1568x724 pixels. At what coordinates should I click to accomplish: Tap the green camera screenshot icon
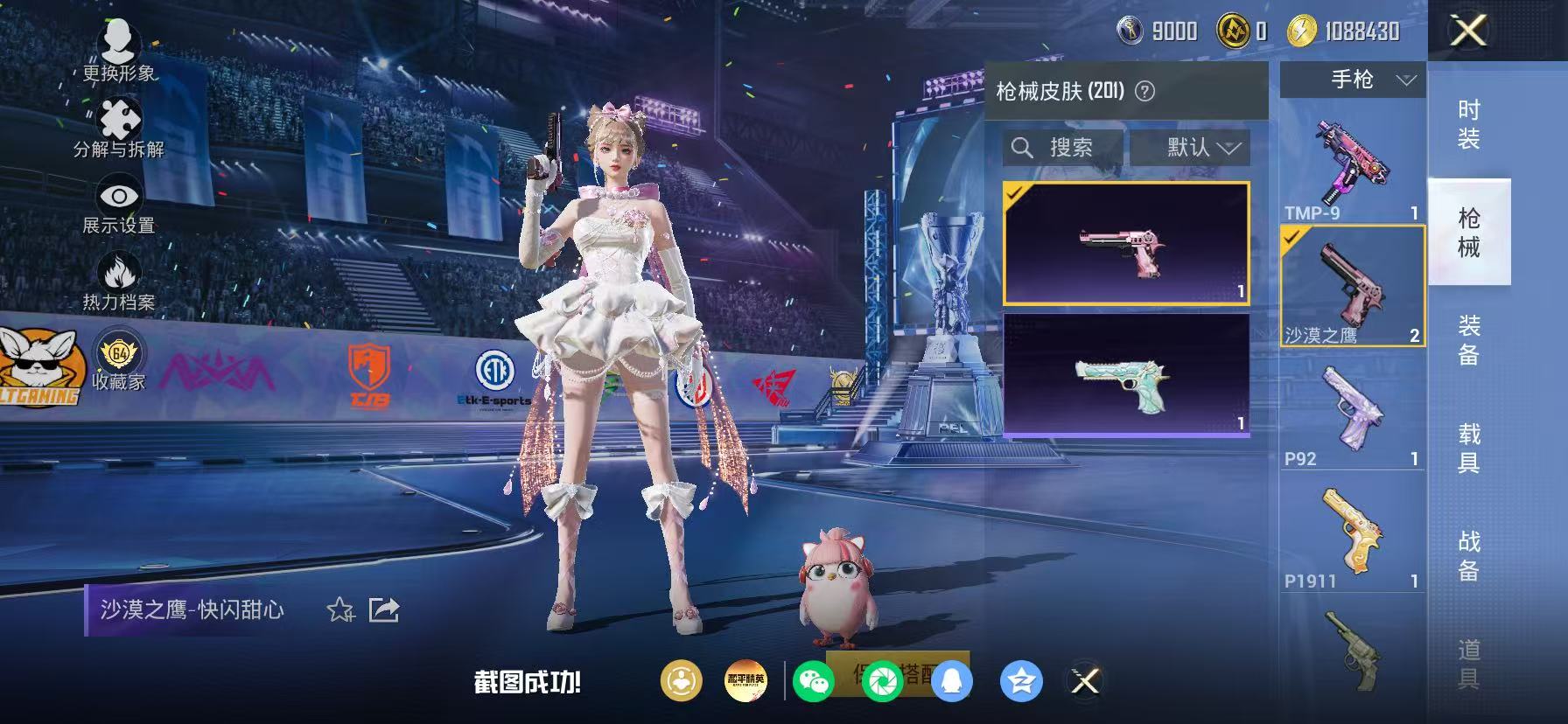pyautogui.click(x=883, y=681)
